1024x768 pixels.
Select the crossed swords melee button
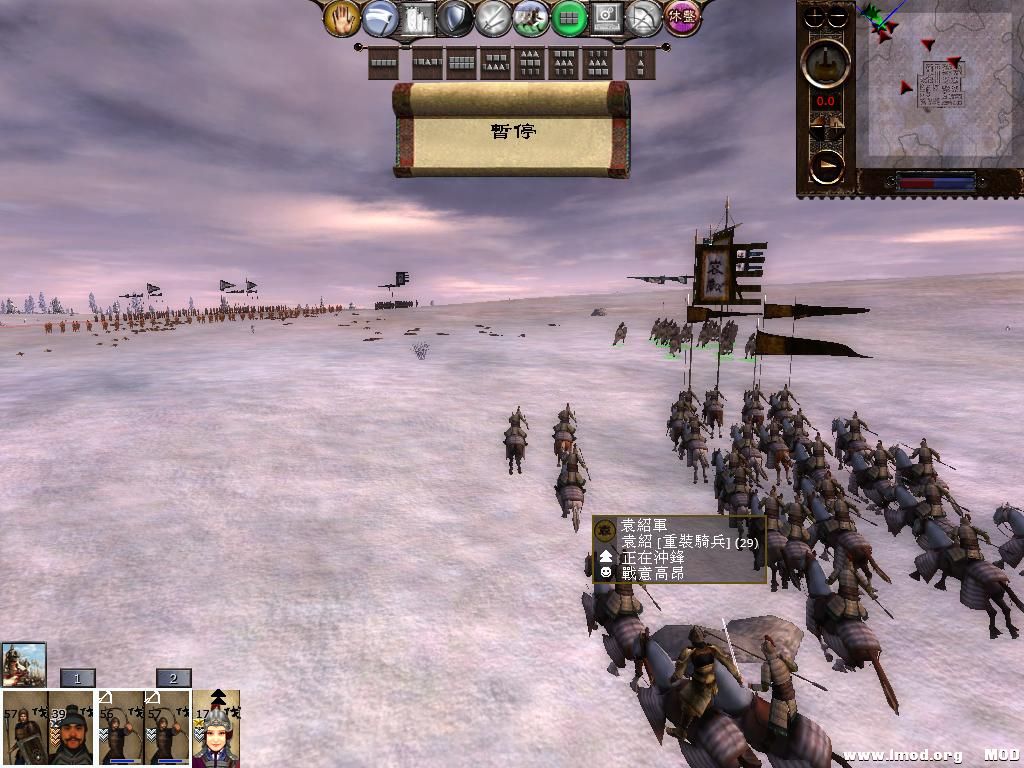pyautogui.click(x=493, y=17)
